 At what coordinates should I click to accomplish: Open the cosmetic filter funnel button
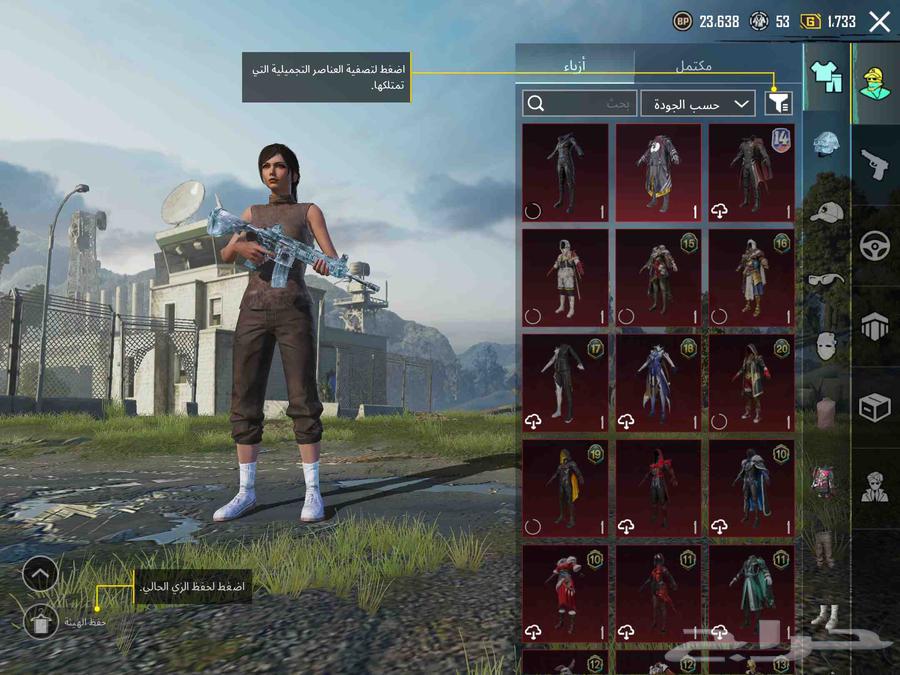point(778,103)
